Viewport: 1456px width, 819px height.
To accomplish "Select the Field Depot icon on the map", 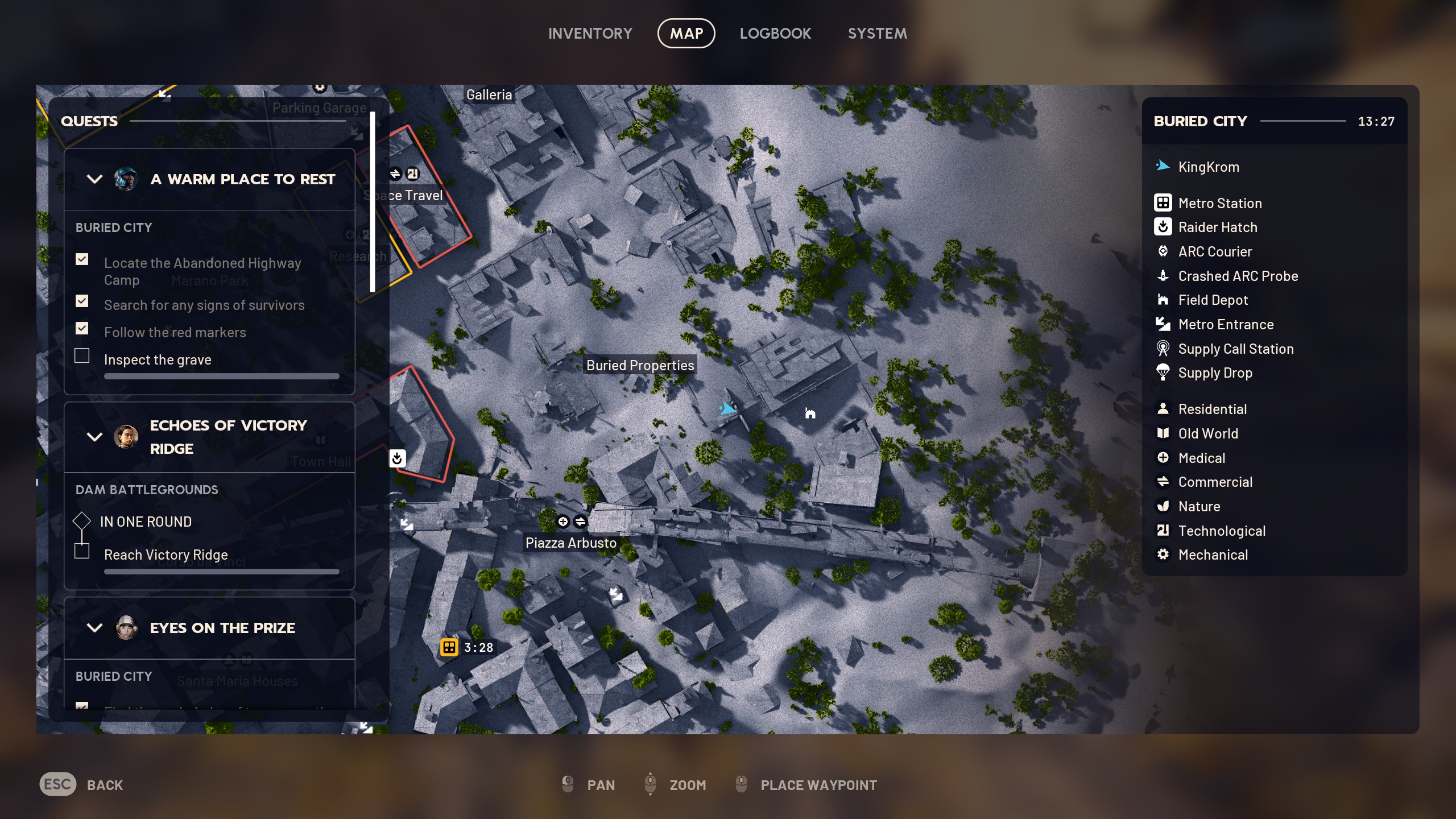I will click(810, 413).
